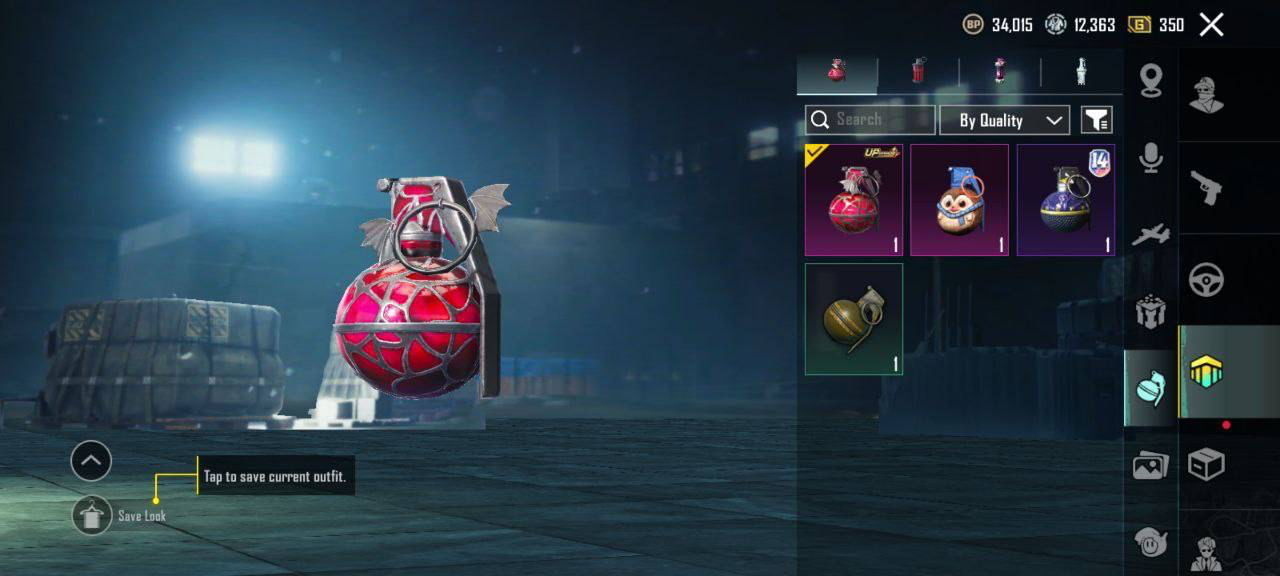Open the steering wheel vehicle category
Image resolution: width=1280 pixels, height=576 pixels.
[1206, 280]
